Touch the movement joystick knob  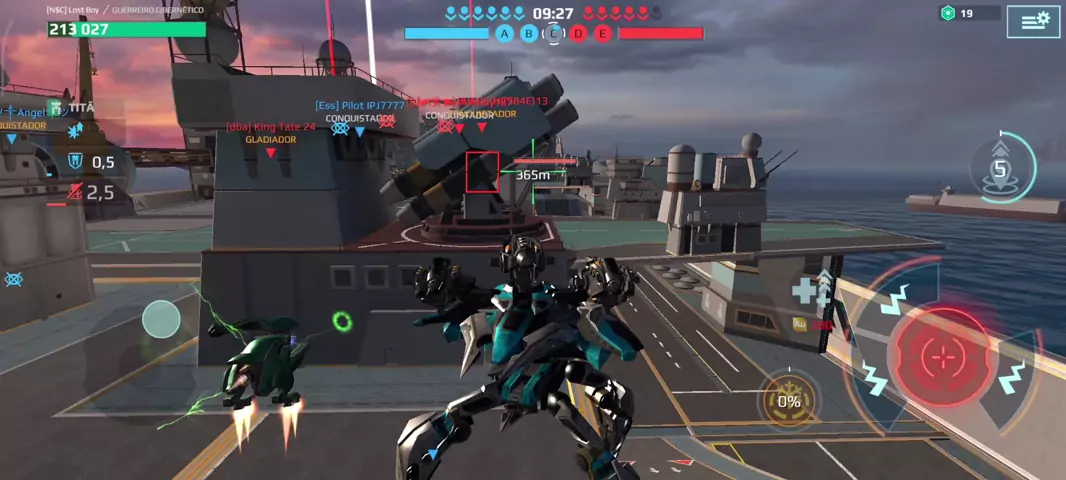pos(161,320)
